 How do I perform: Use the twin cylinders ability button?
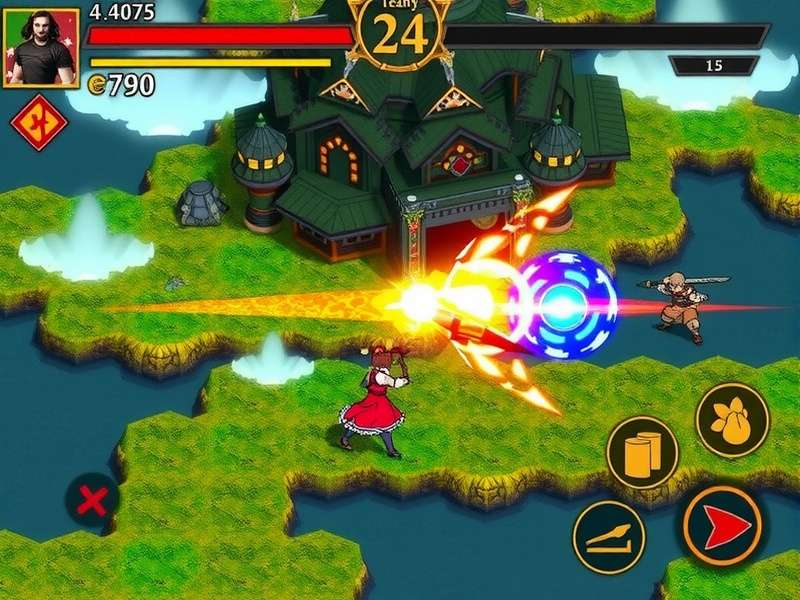642,453
